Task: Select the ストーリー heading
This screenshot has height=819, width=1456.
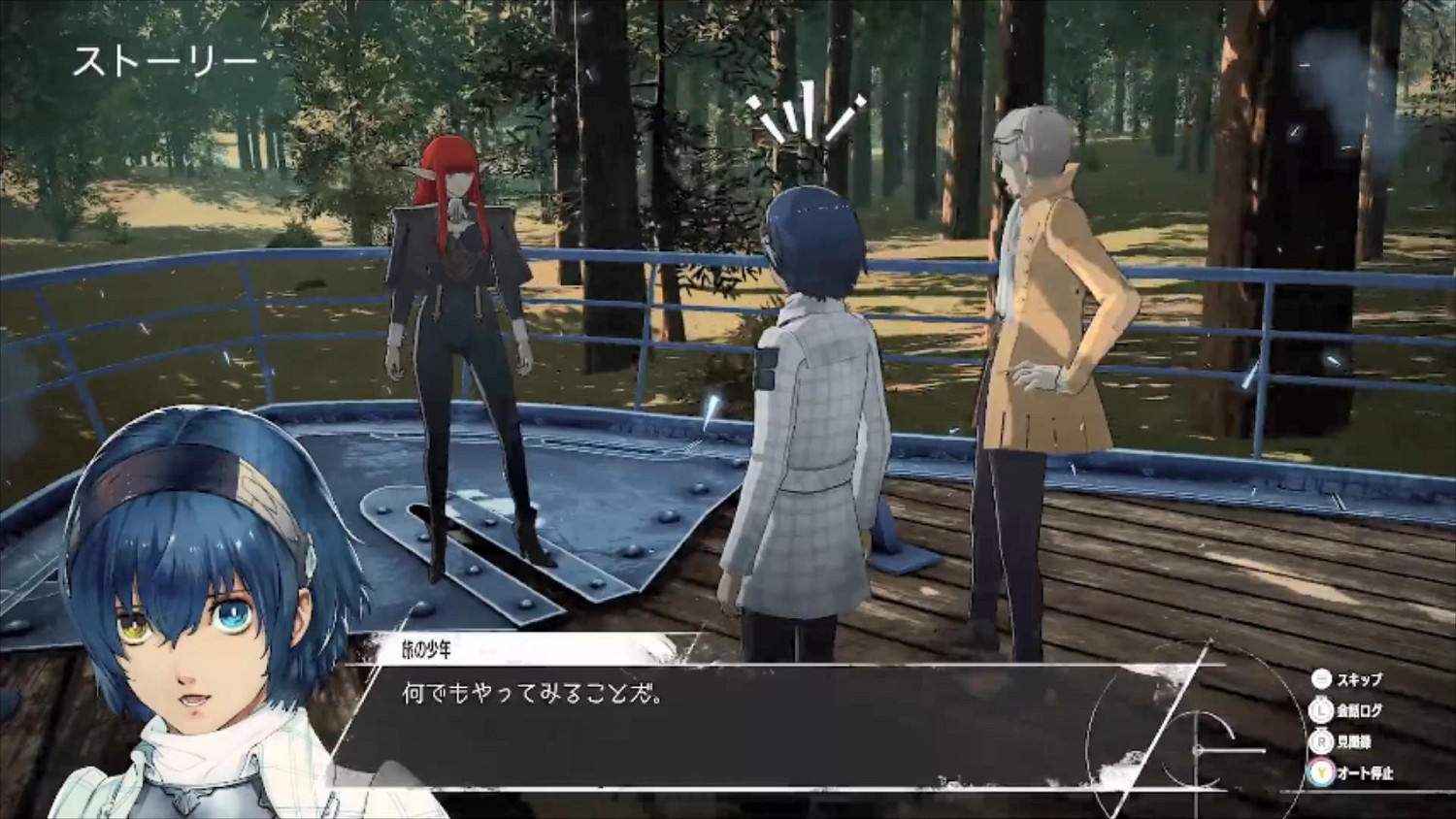Action: coord(165,58)
